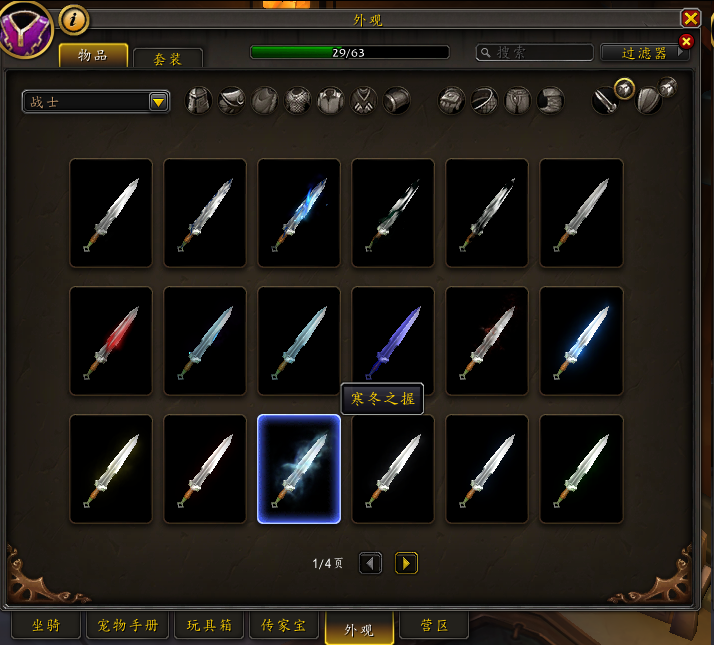Open the 宠物手册 pet journal tab
The height and width of the screenshot is (645, 714).
pos(128,626)
